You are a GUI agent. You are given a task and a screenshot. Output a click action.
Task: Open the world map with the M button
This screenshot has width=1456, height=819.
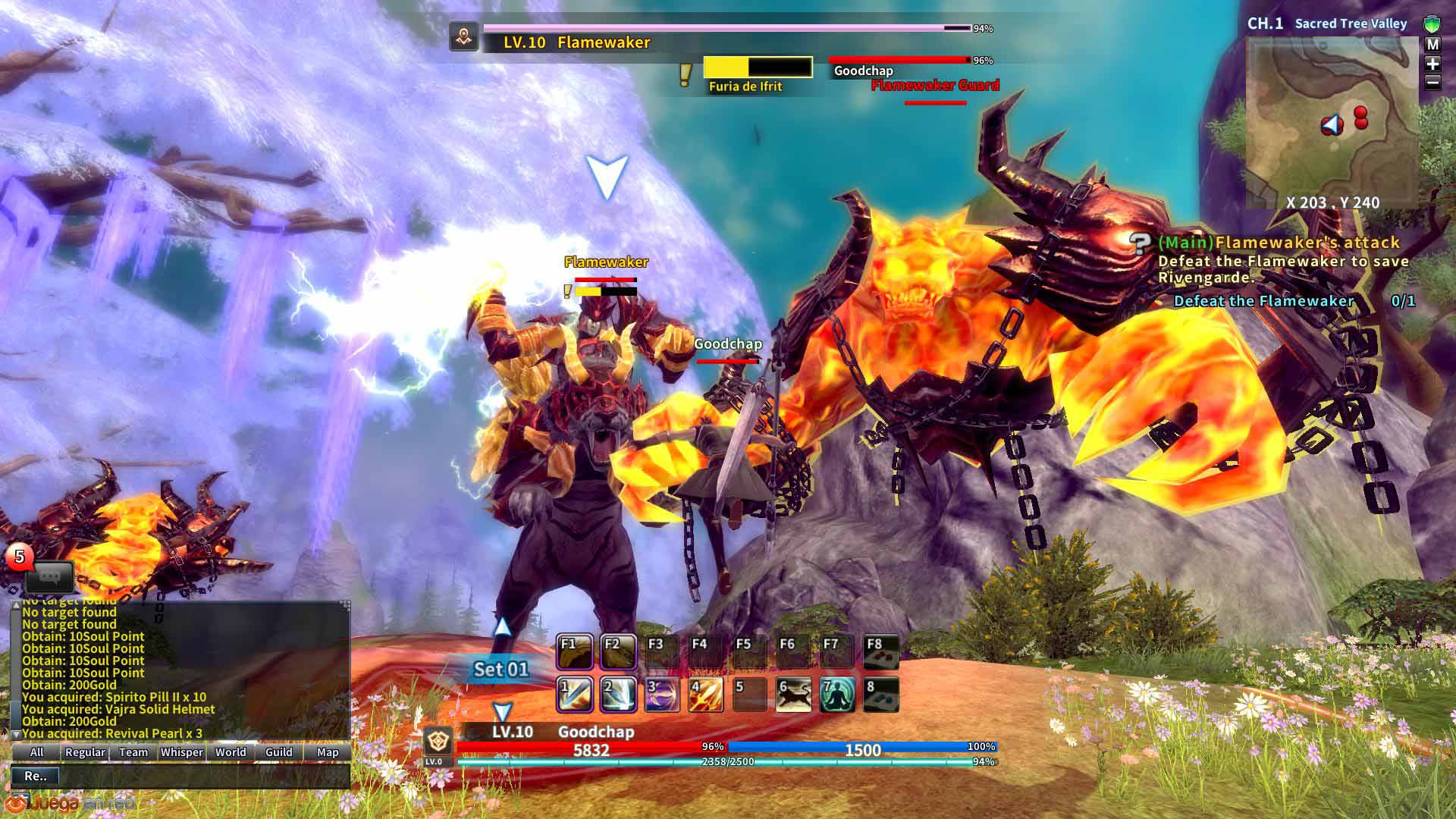tap(1432, 45)
